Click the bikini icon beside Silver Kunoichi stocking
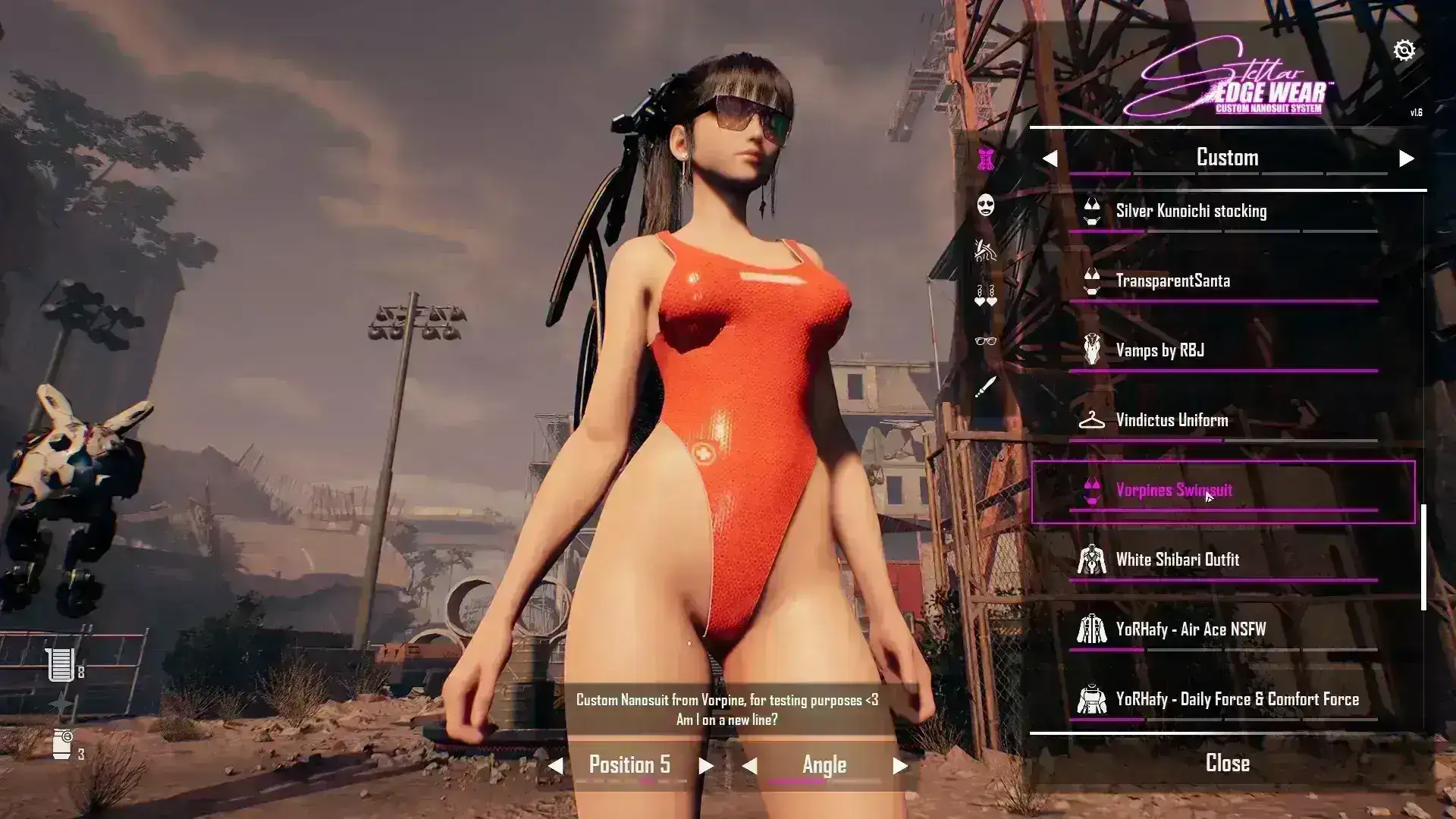This screenshot has height=819, width=1456. (x=1093, y=211)
